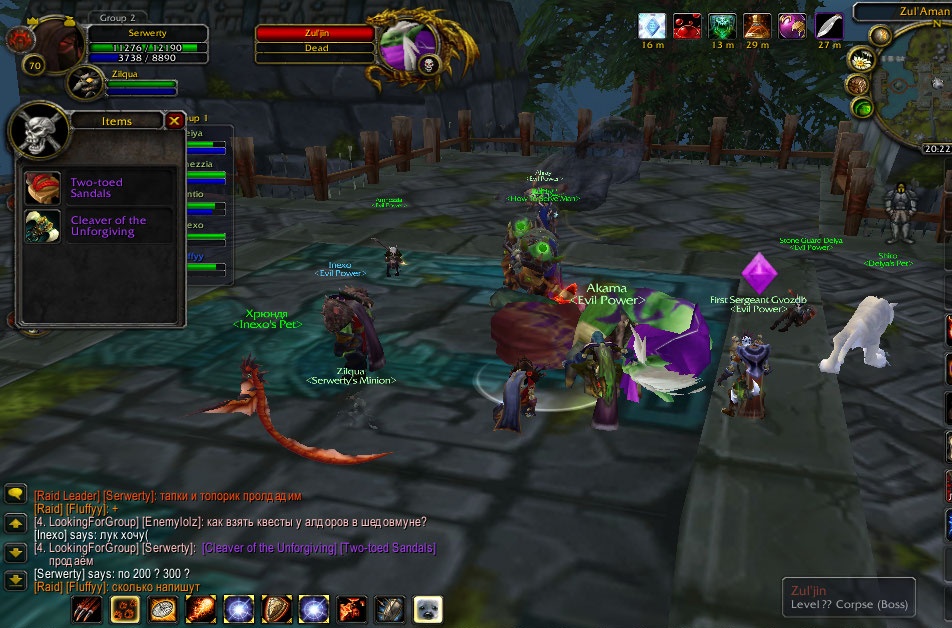Select the pet Zilqua's portrait
Viewport: 952px width, 628px height.
86,84
